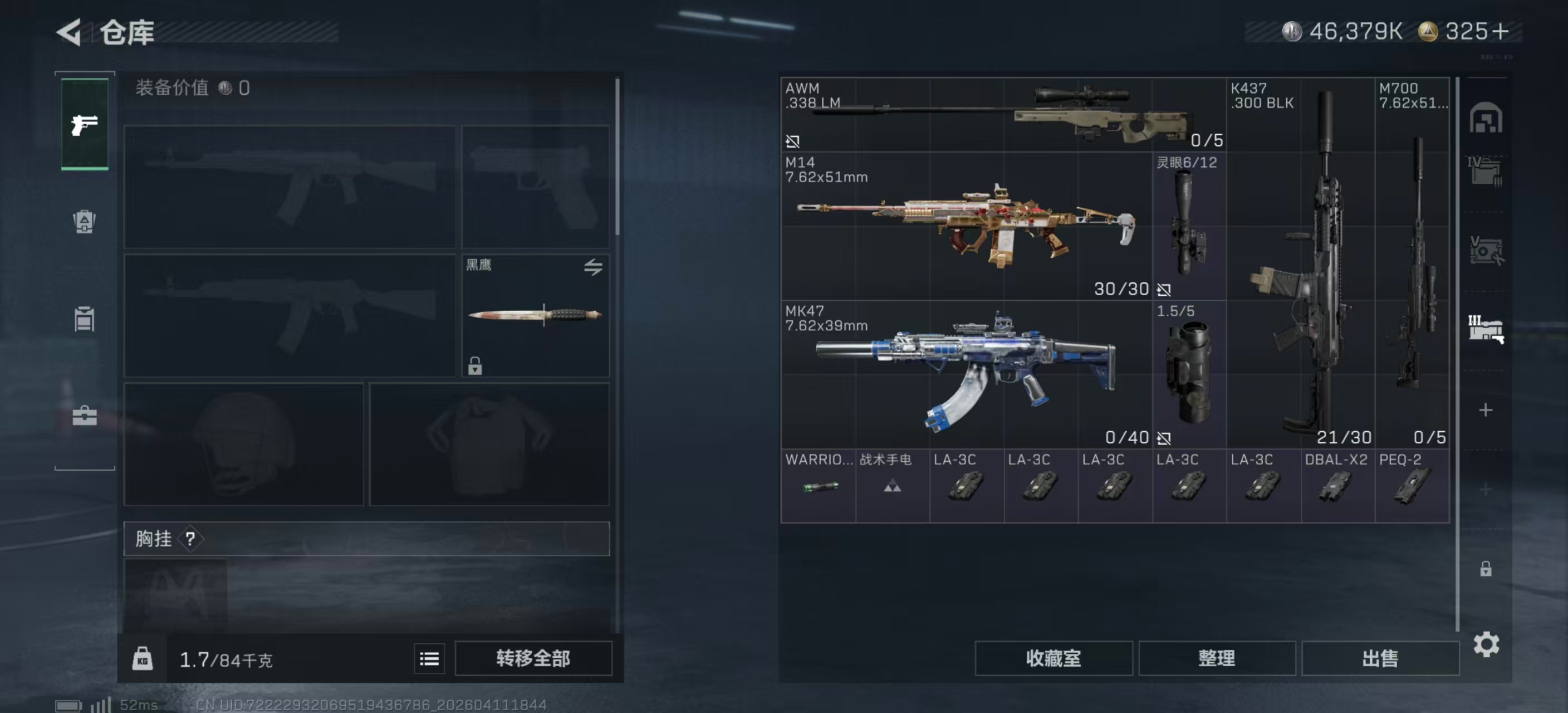The height and width of the screenshot is (713, 1568).
Task: Open the list view icon beside 转移全部
Action: coord(429,658)
